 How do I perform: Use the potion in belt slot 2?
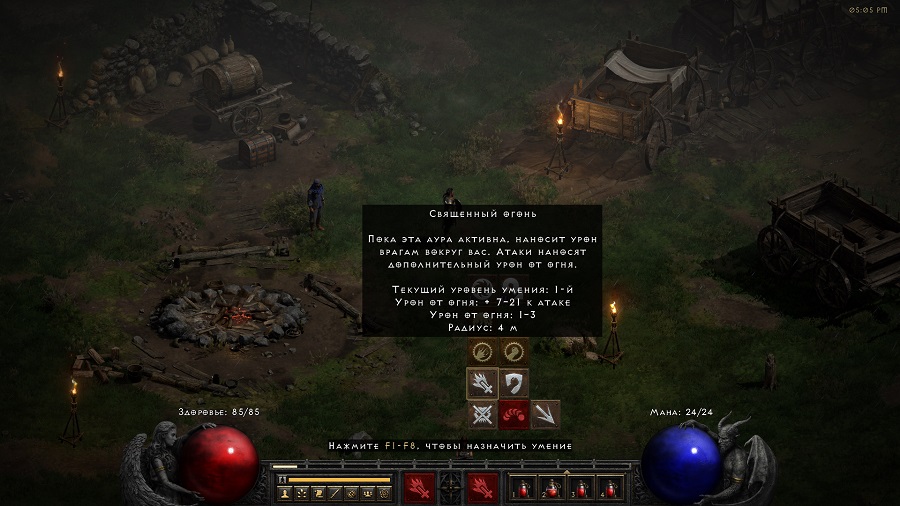(x=551, y=489)
